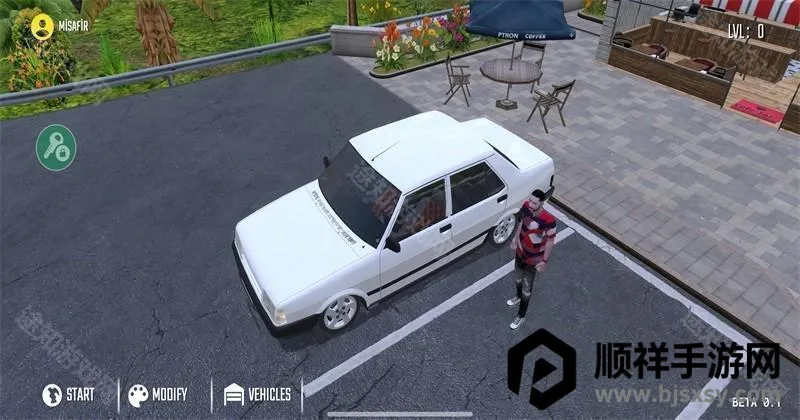Tap the green car key lock icon
This screenshot has height=420, width=800.
tap(56, 148)
